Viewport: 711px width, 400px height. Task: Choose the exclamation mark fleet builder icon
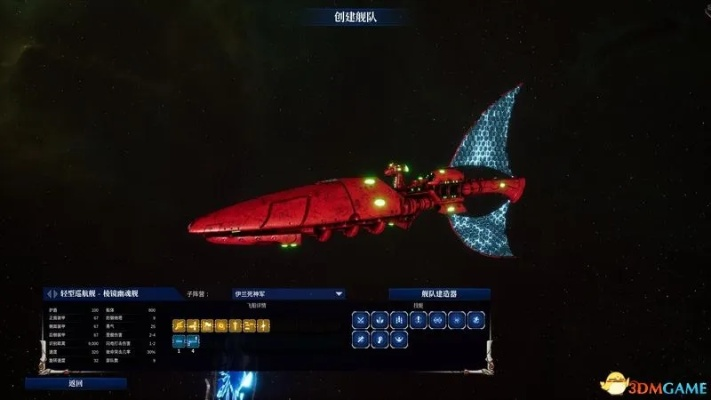click(x=418, y=320)
